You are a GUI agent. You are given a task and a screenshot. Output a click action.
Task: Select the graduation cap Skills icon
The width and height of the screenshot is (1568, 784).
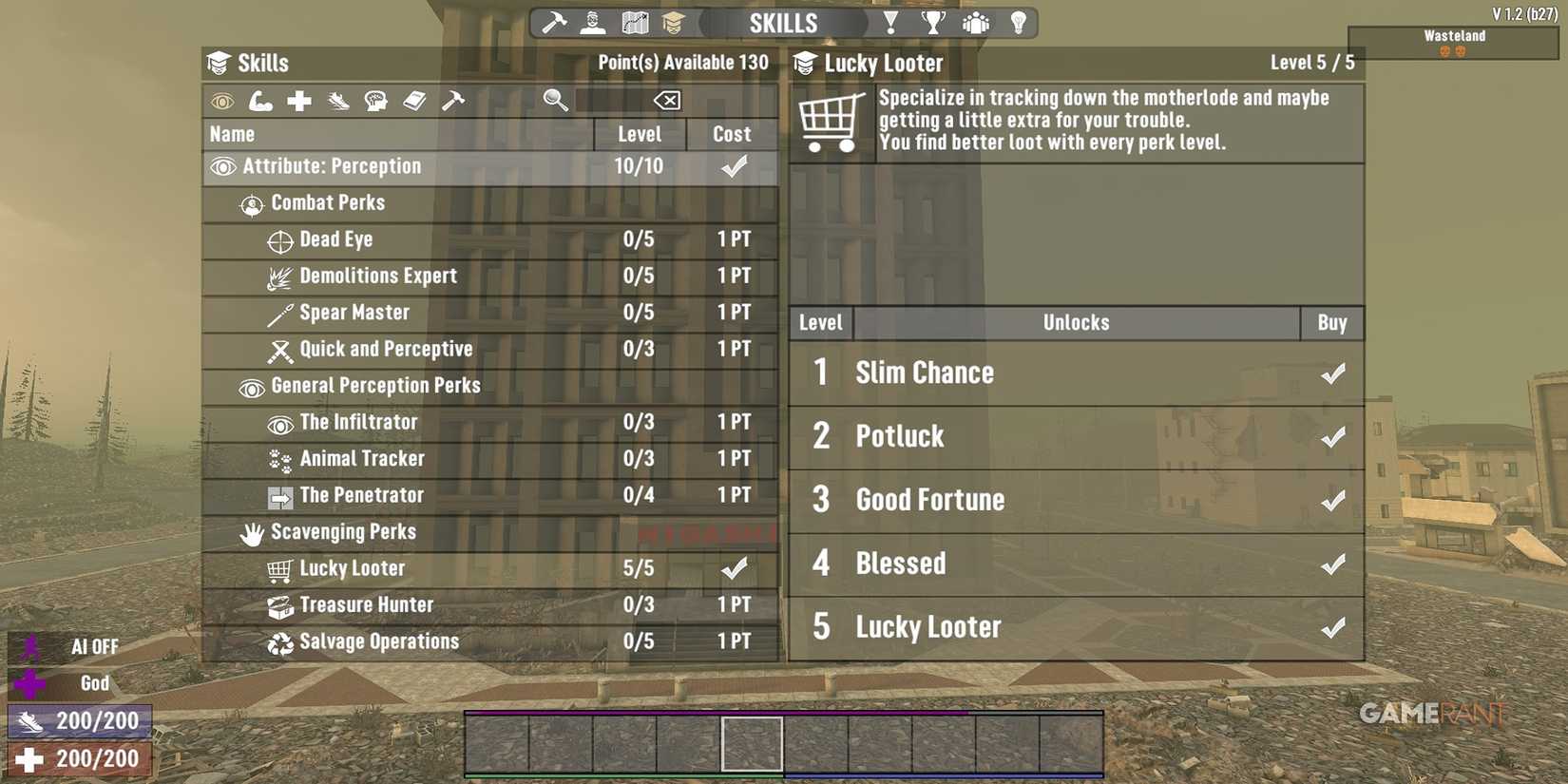(x=675, y=22)
